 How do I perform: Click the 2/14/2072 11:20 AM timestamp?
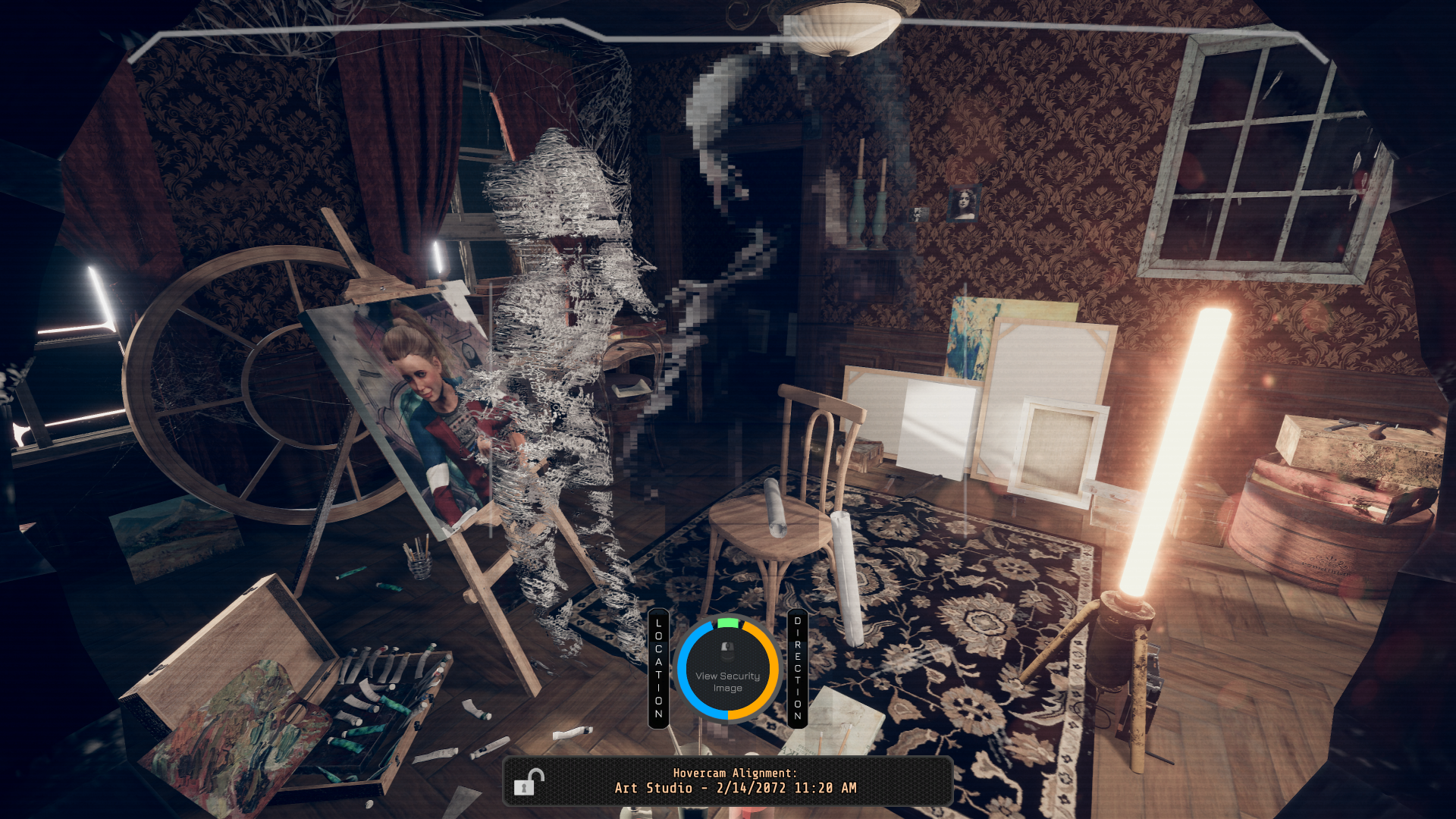[785, 789]
